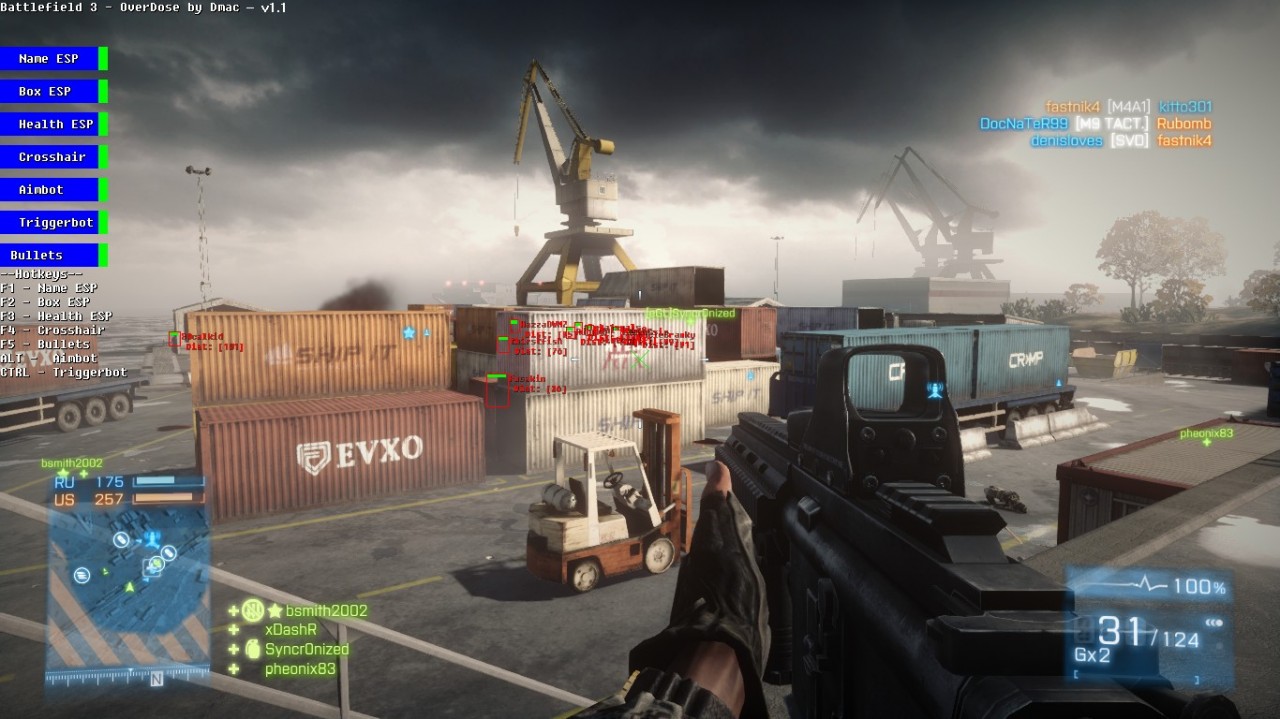Viewport: 1280px width, 719px height.
Task: Select squad leader bsmith2002 in the list
Action: [326, 611]
